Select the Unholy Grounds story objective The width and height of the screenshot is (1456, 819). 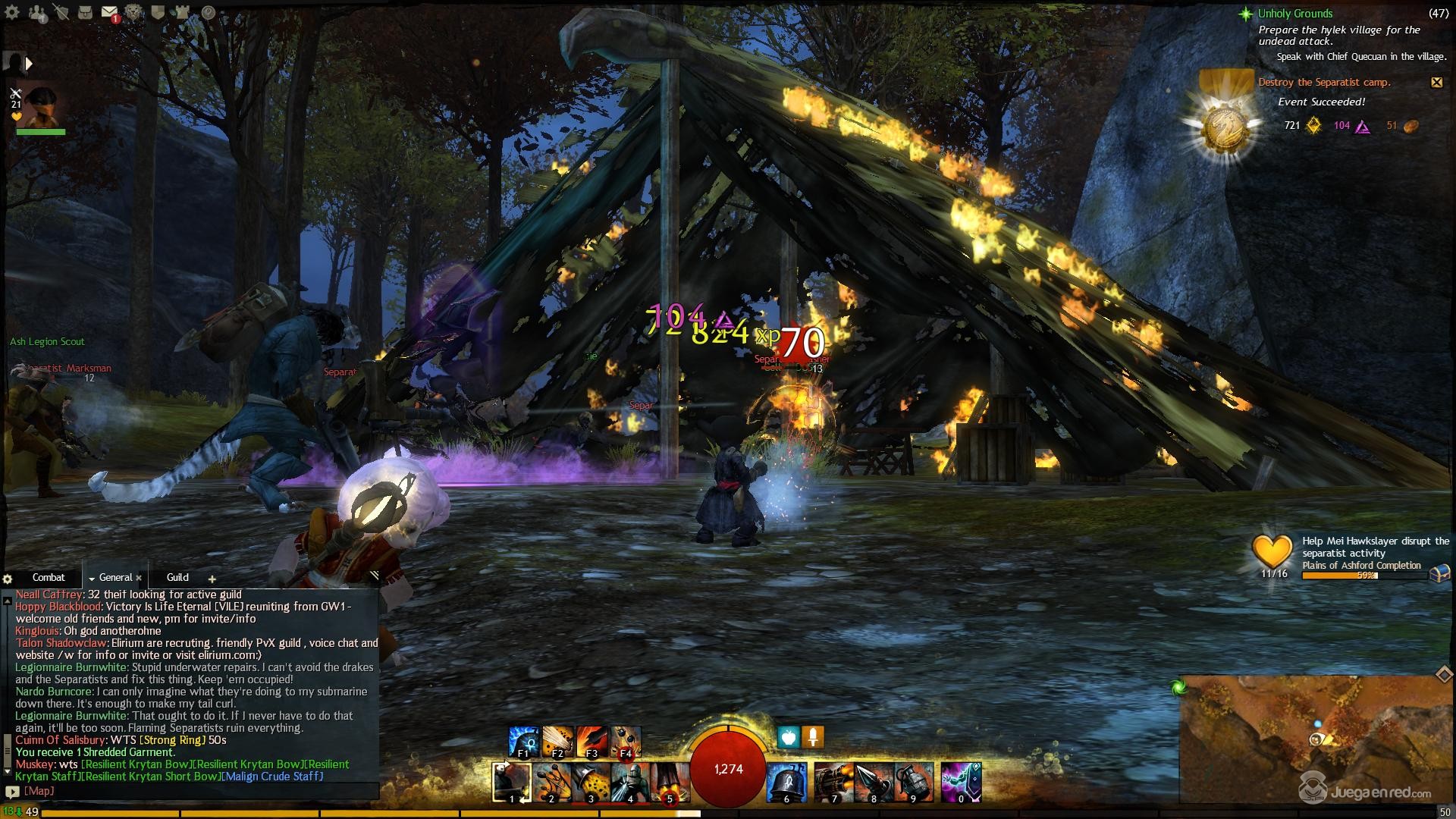[x=1294, y=14]
